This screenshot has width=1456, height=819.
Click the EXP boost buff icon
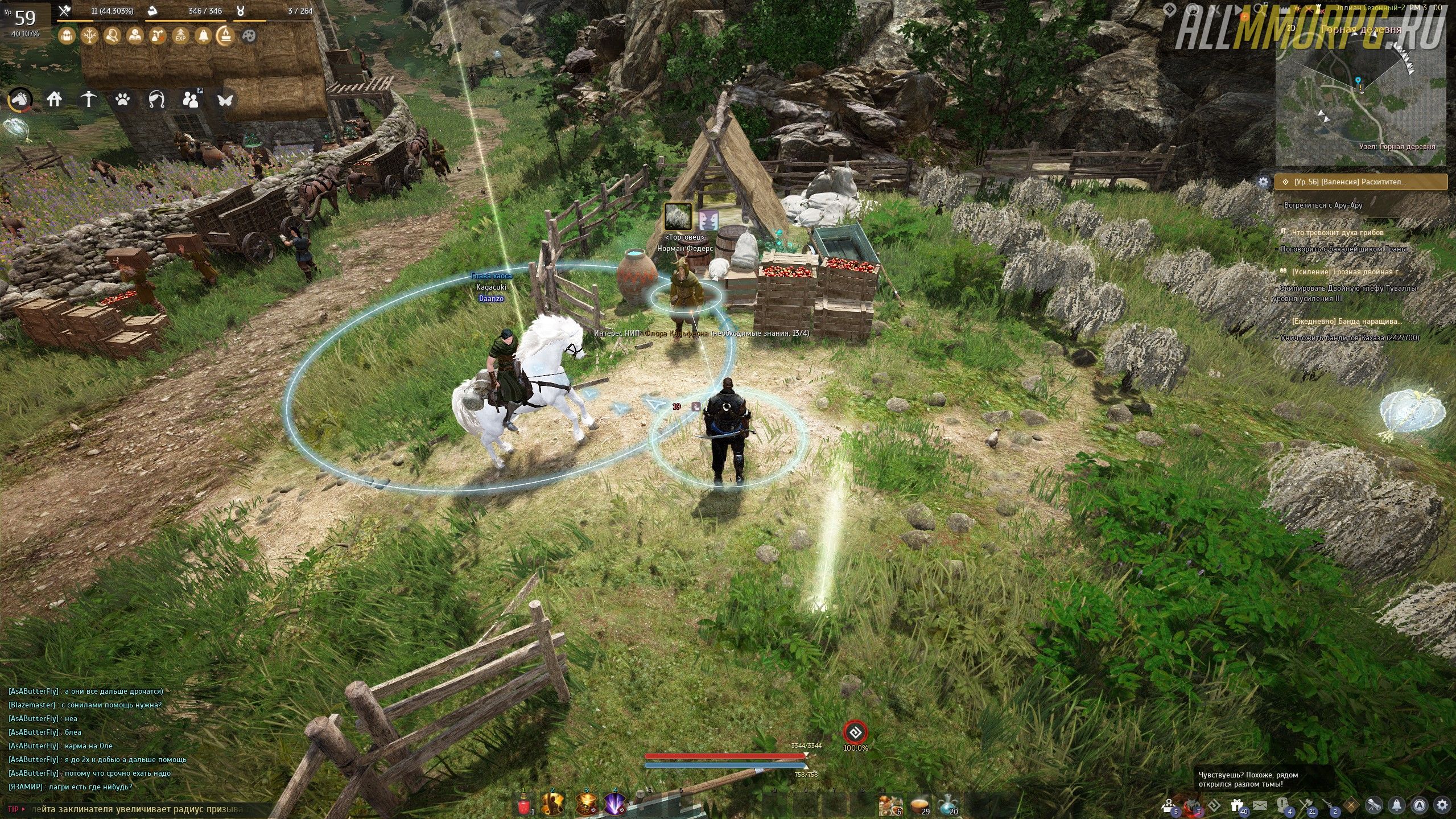coord(180,36)
